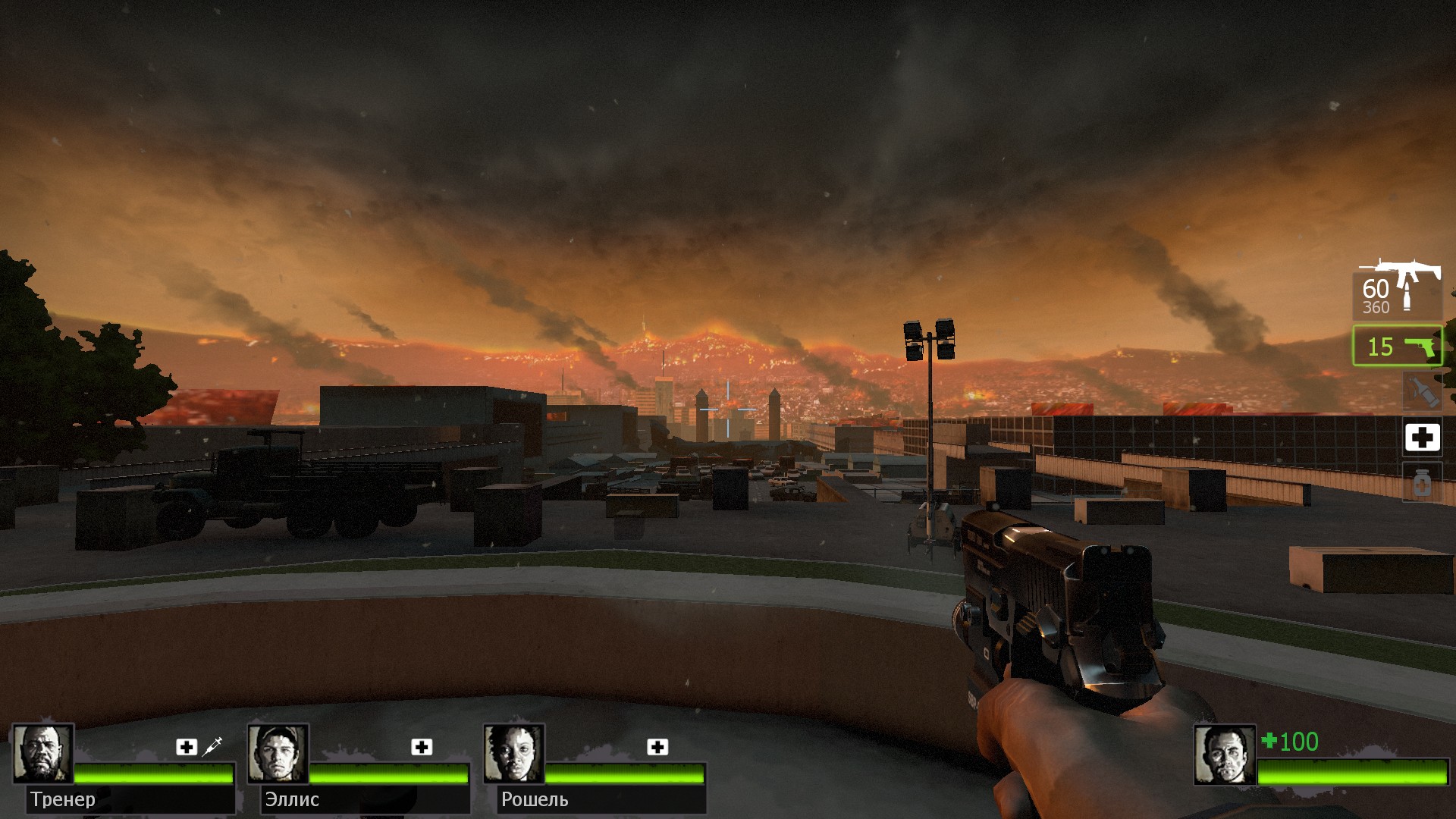Click Рошель's medkit icon
Image resolution: width=1456 pixels, height=819 pixels.
[x=657, y=748]
